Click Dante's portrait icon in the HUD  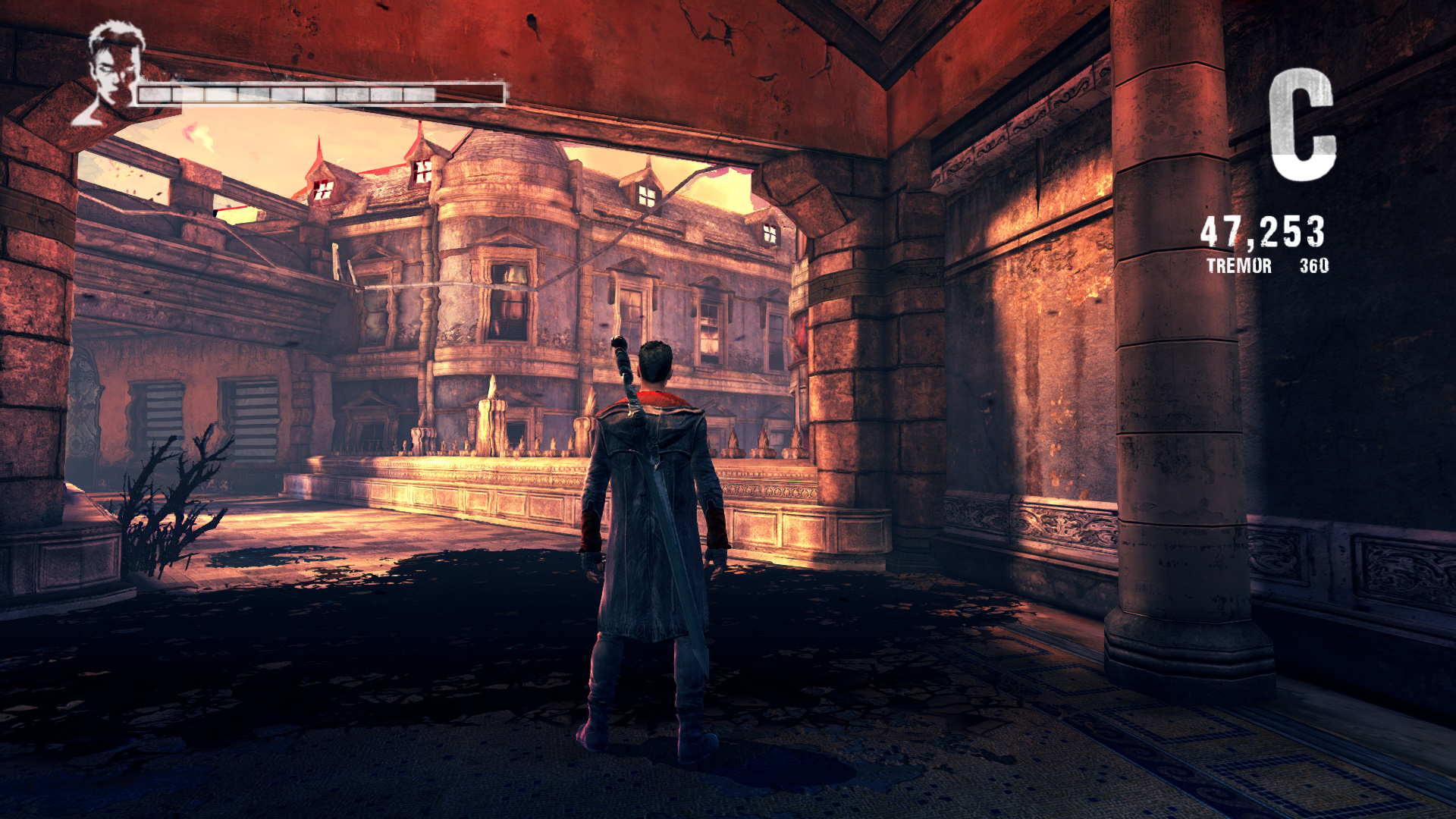[114, 72]
